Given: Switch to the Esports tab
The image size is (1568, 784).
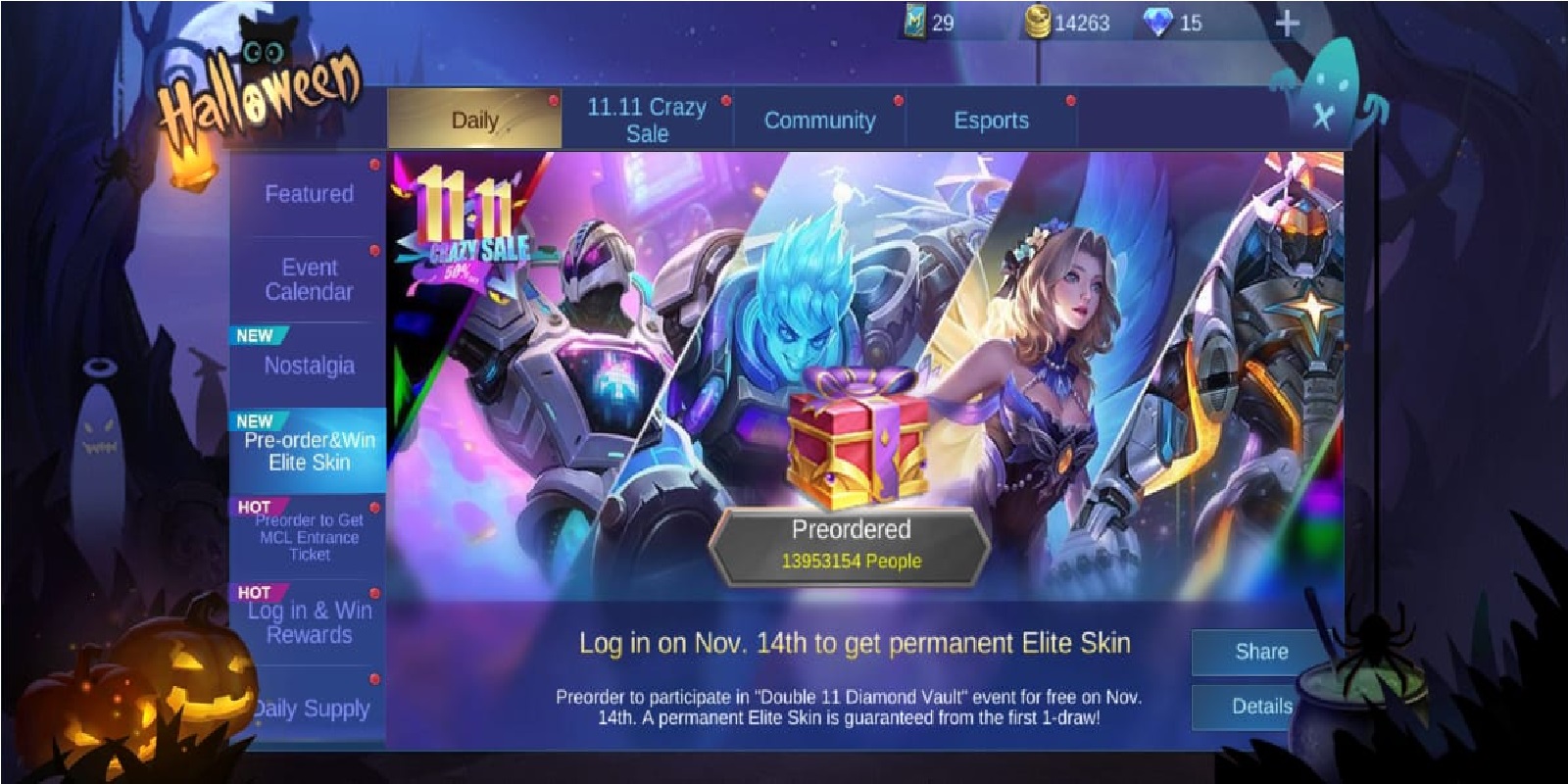Looking at the screenshot, I should [992, 120].
